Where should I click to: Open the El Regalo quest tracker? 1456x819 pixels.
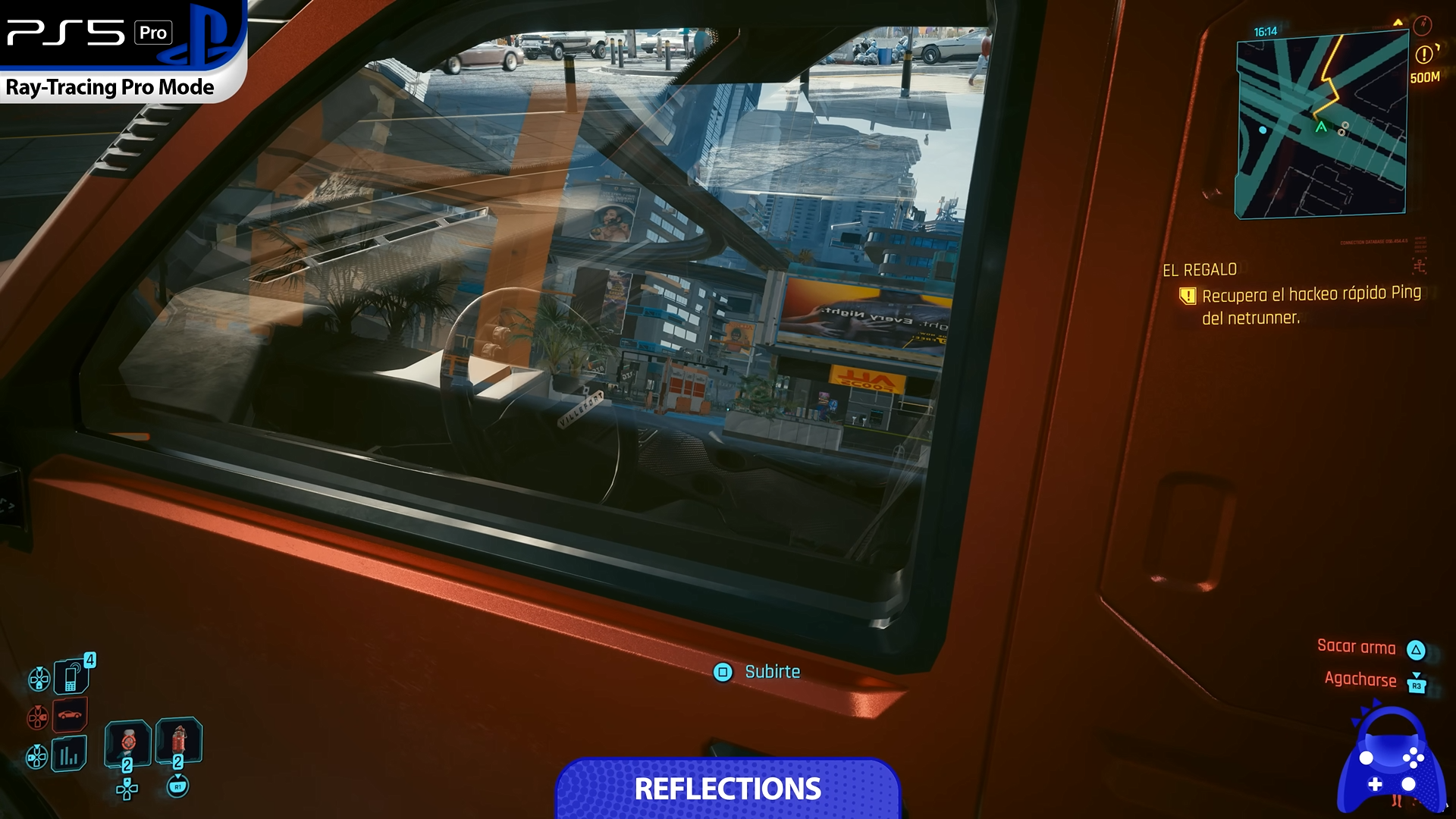pos(1200,270)
